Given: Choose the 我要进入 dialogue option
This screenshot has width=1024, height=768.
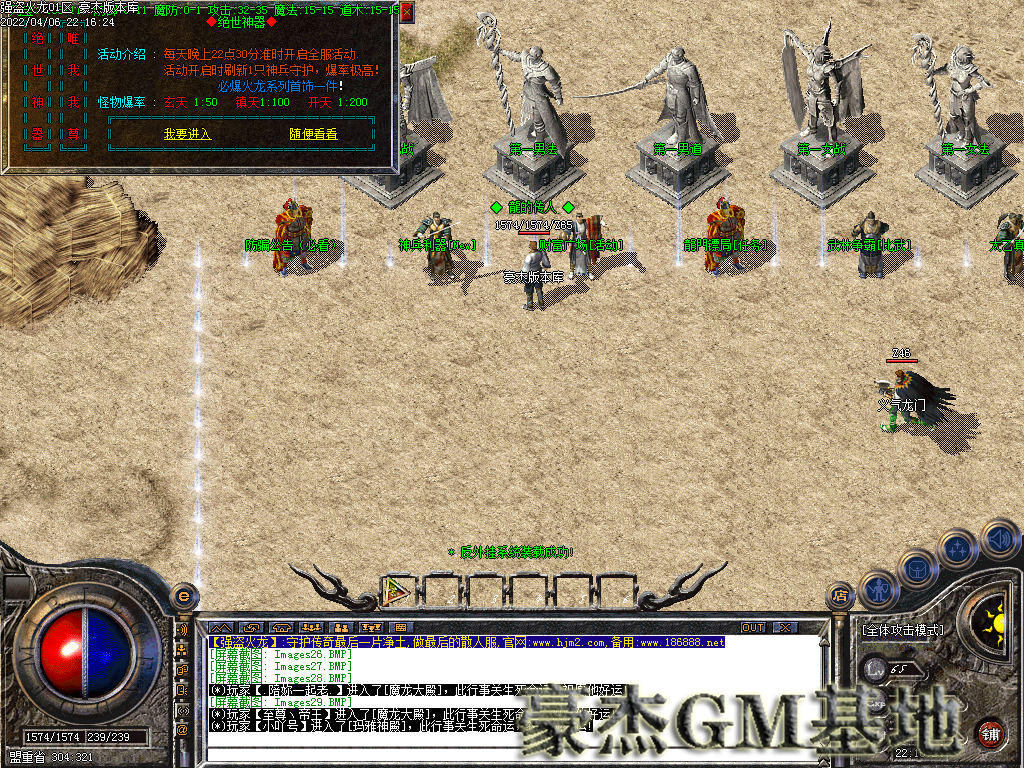Looking at the screenshot, I should tap(187, 134).
